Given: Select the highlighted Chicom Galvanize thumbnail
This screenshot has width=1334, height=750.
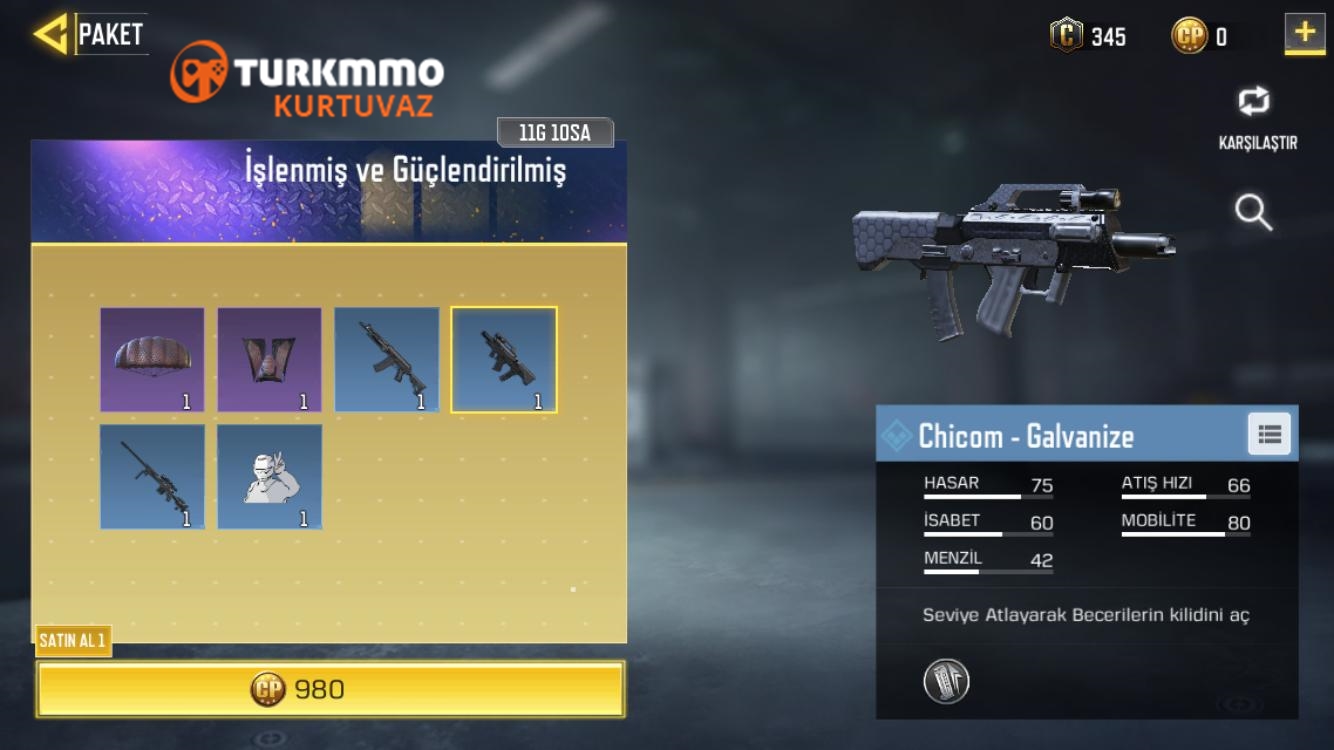Looking at the screenshot, I should (x=505, y=359).
